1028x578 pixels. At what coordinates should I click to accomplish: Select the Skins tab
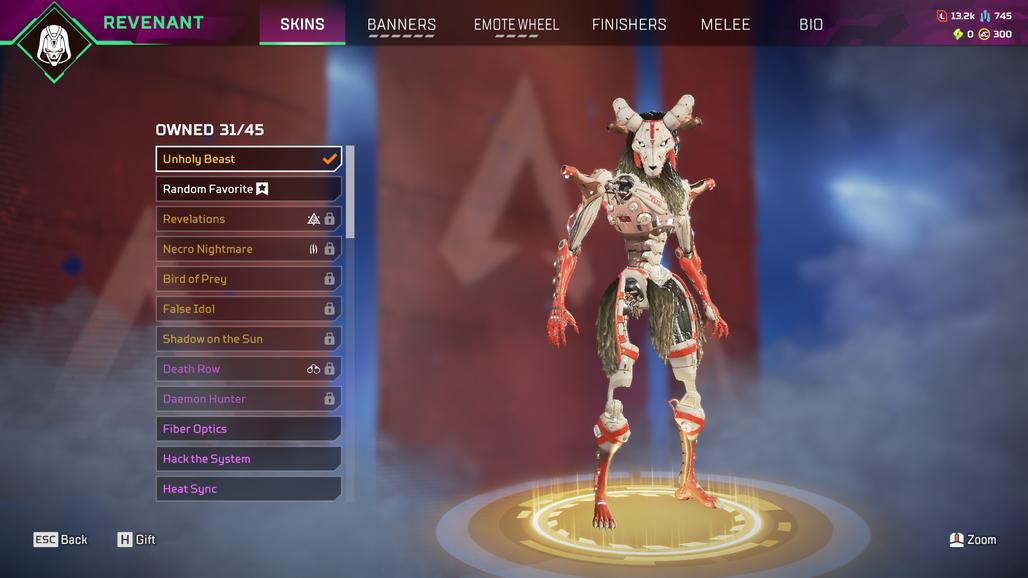302,24
